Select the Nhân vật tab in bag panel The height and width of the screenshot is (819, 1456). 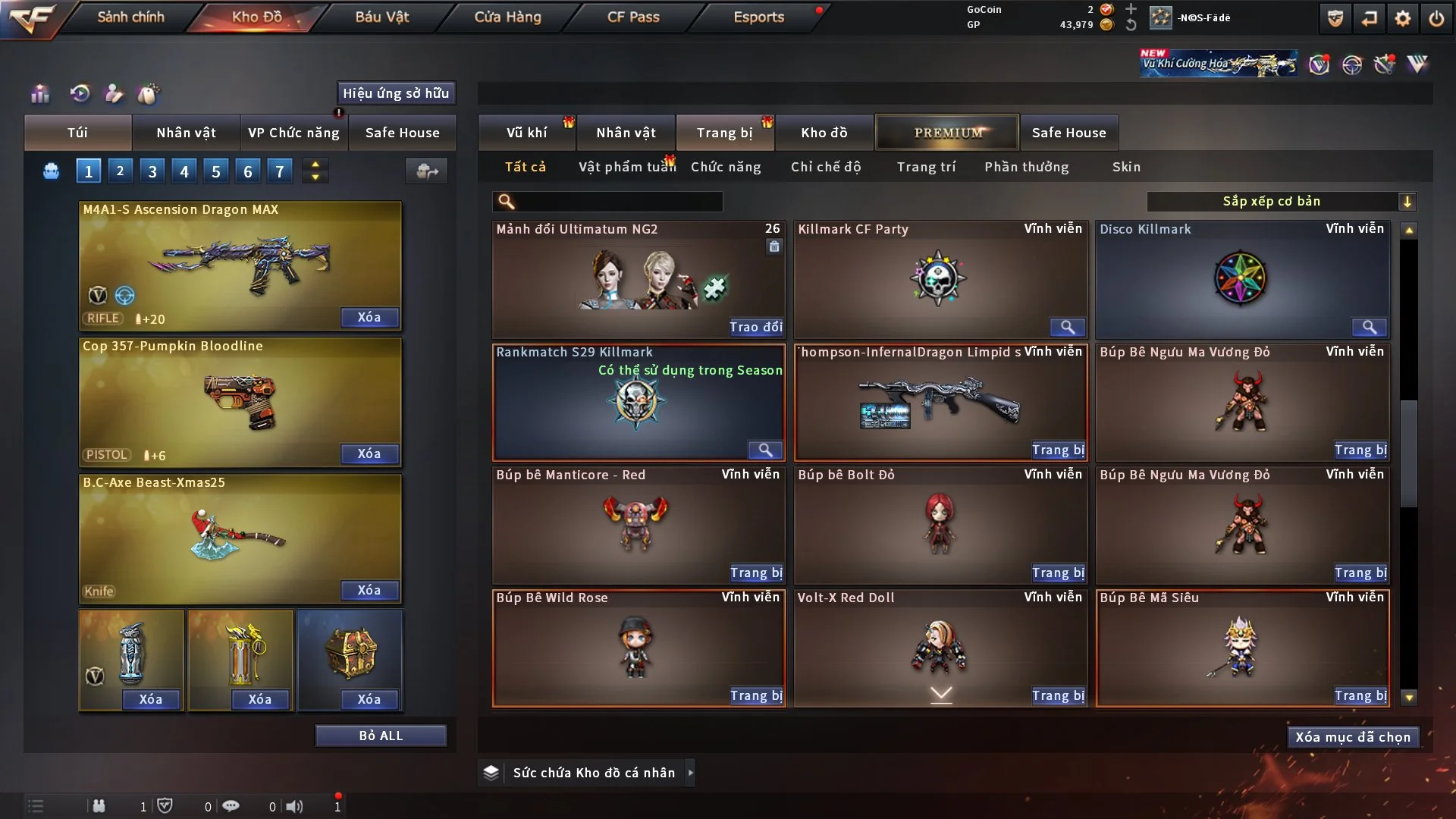[x=186, y=133]
